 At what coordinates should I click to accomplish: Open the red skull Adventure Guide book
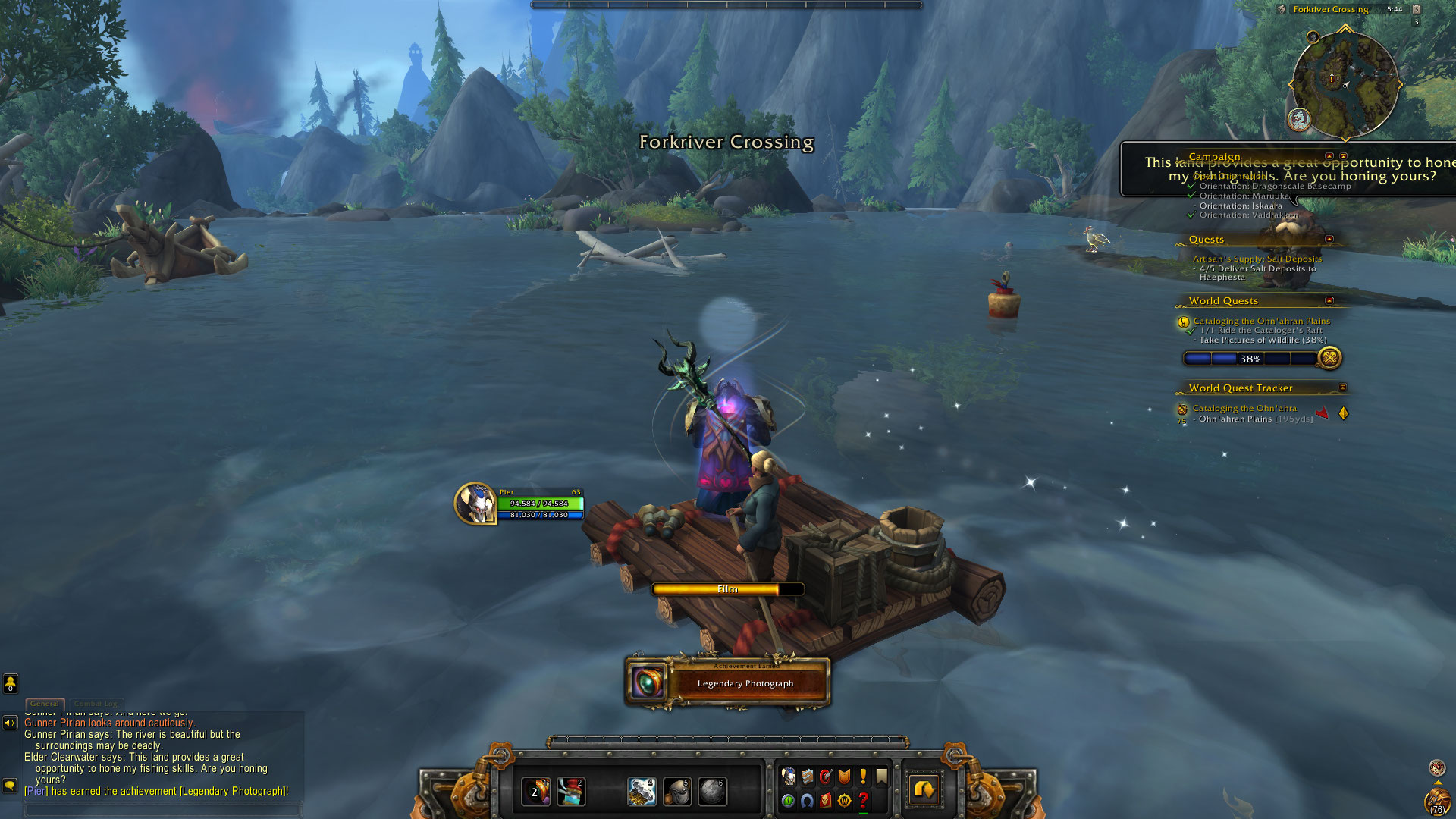pyautogui.click(x=826, y=801)
